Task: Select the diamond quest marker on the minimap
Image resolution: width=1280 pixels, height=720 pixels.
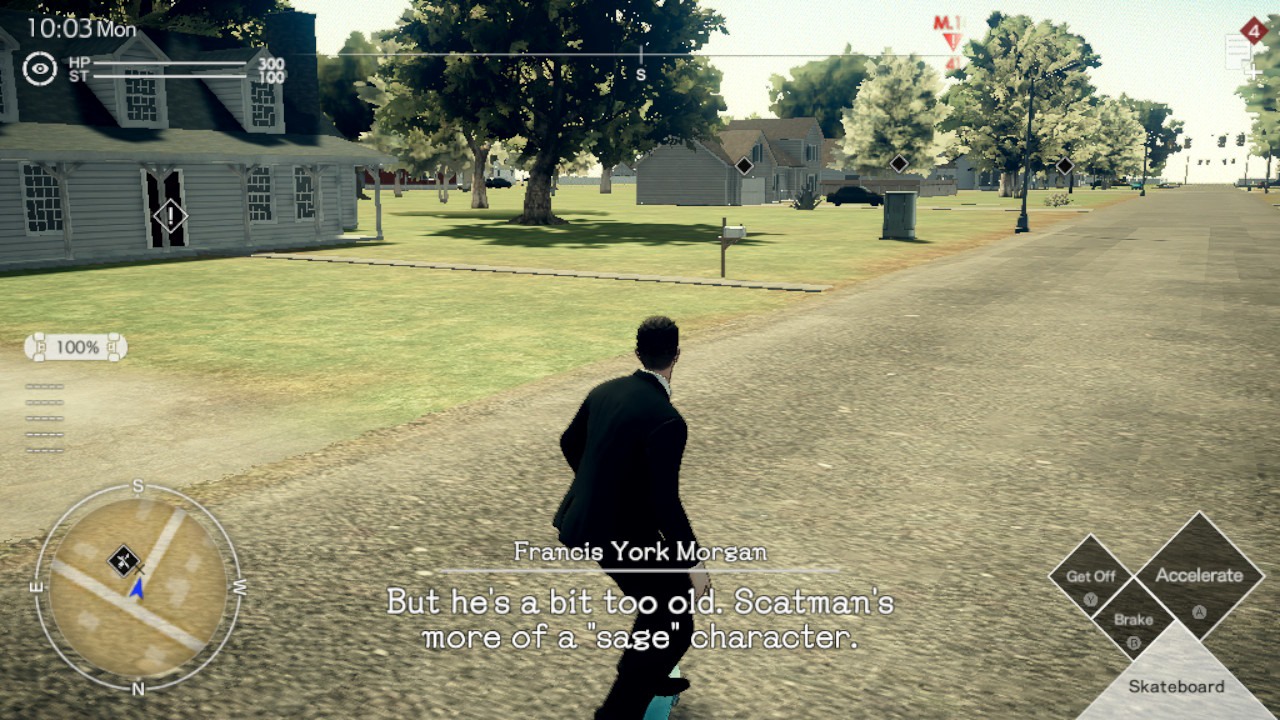Action: click(x=124, y=560)
